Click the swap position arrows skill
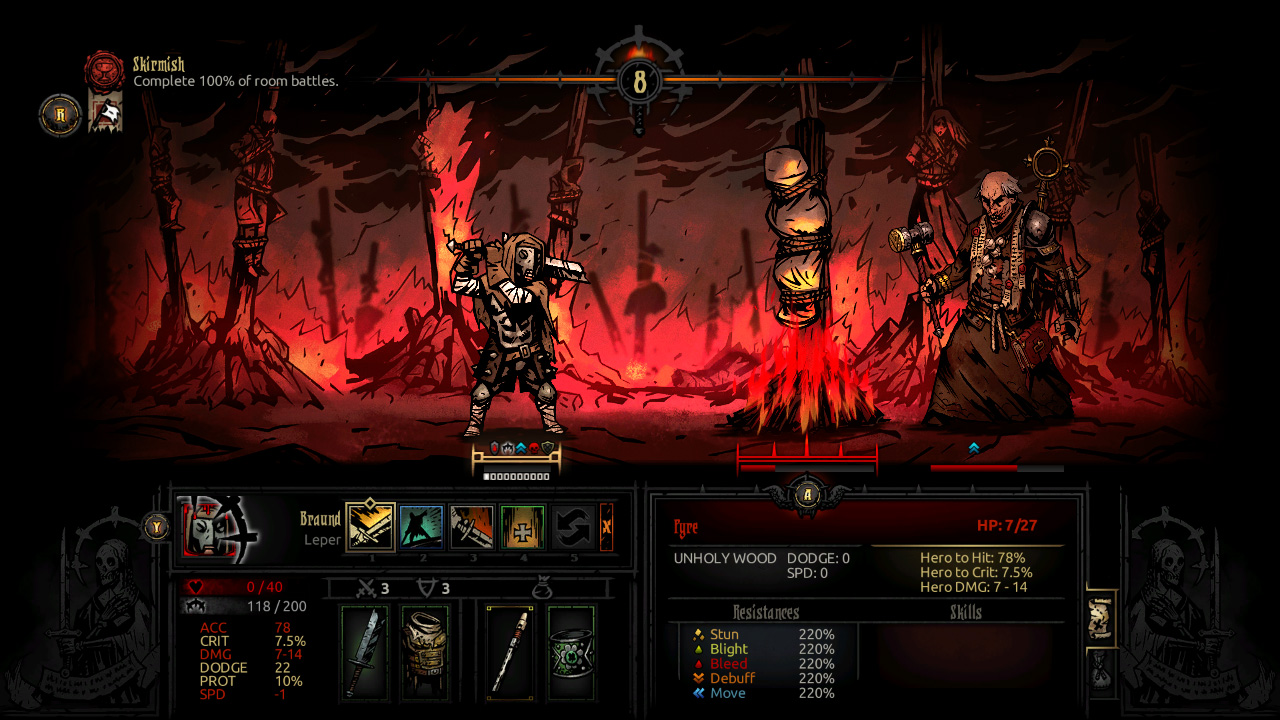 pyautogui.click(x=573, y=525)
